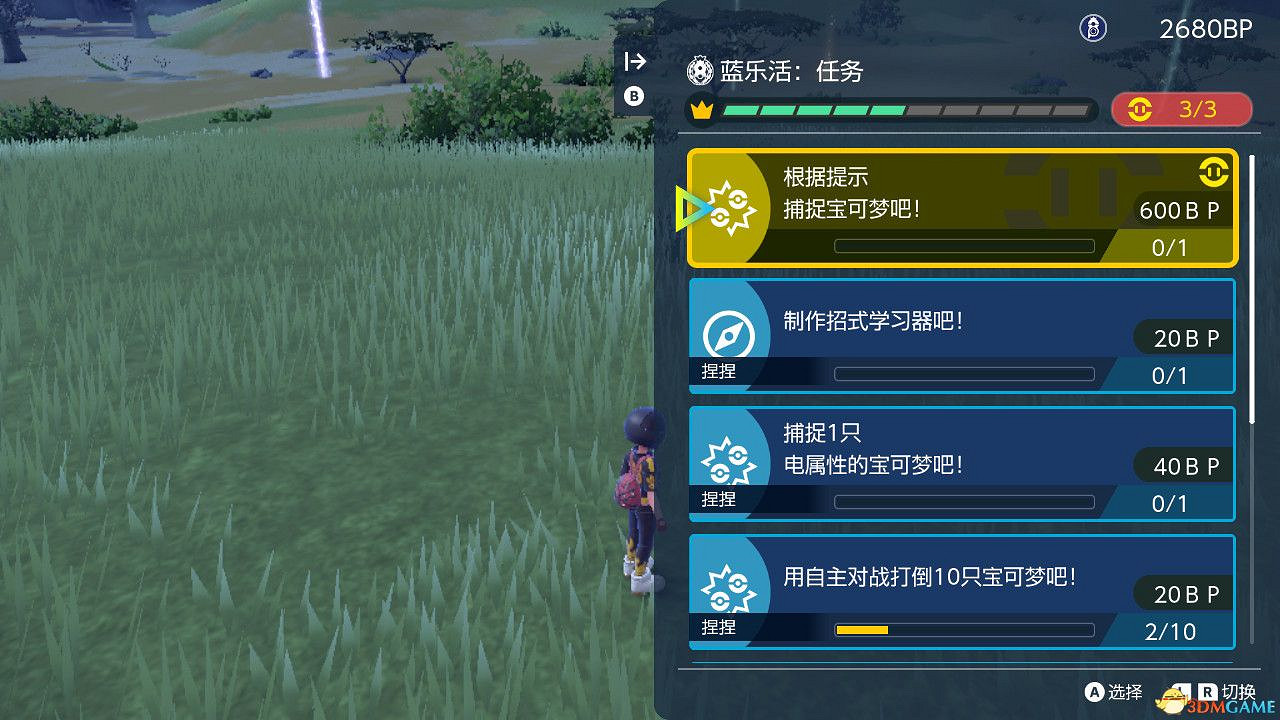1280x720 pixels.
Task: Toggle the B back control above the panel
Action: coord(634,96)
